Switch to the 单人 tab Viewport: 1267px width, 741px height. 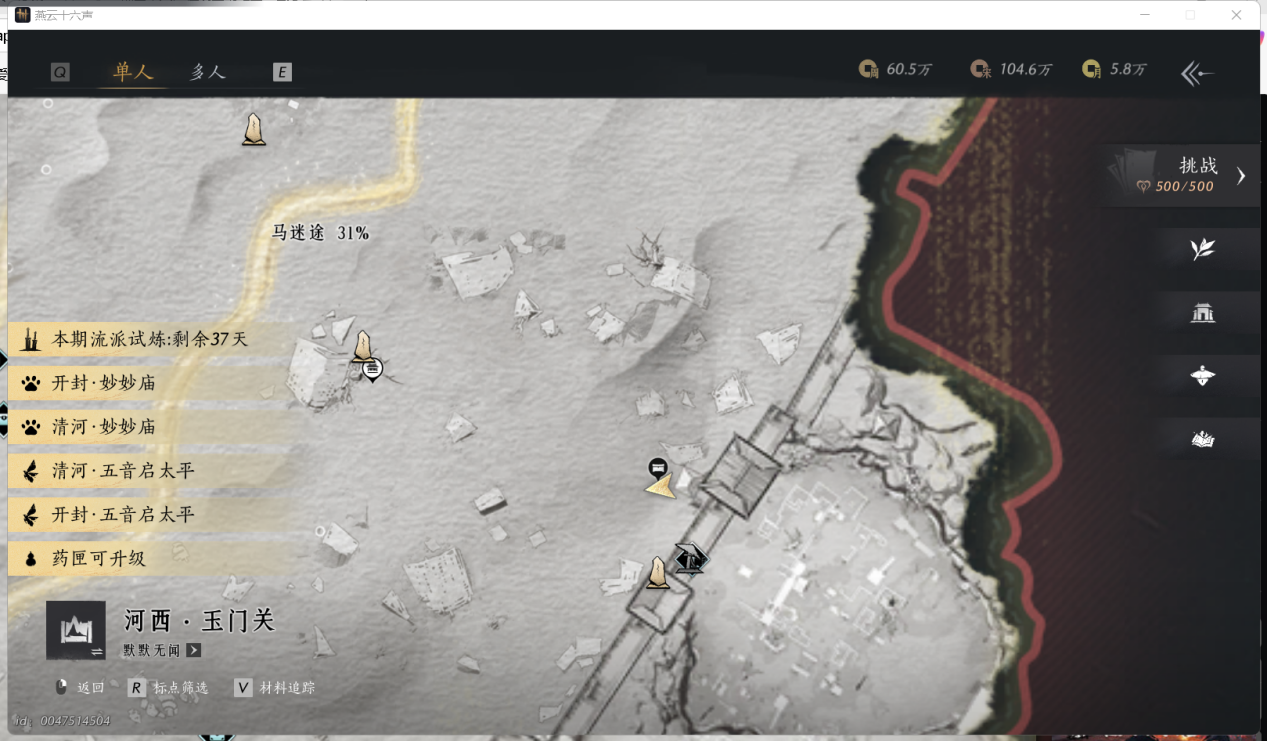coord(133,72)
